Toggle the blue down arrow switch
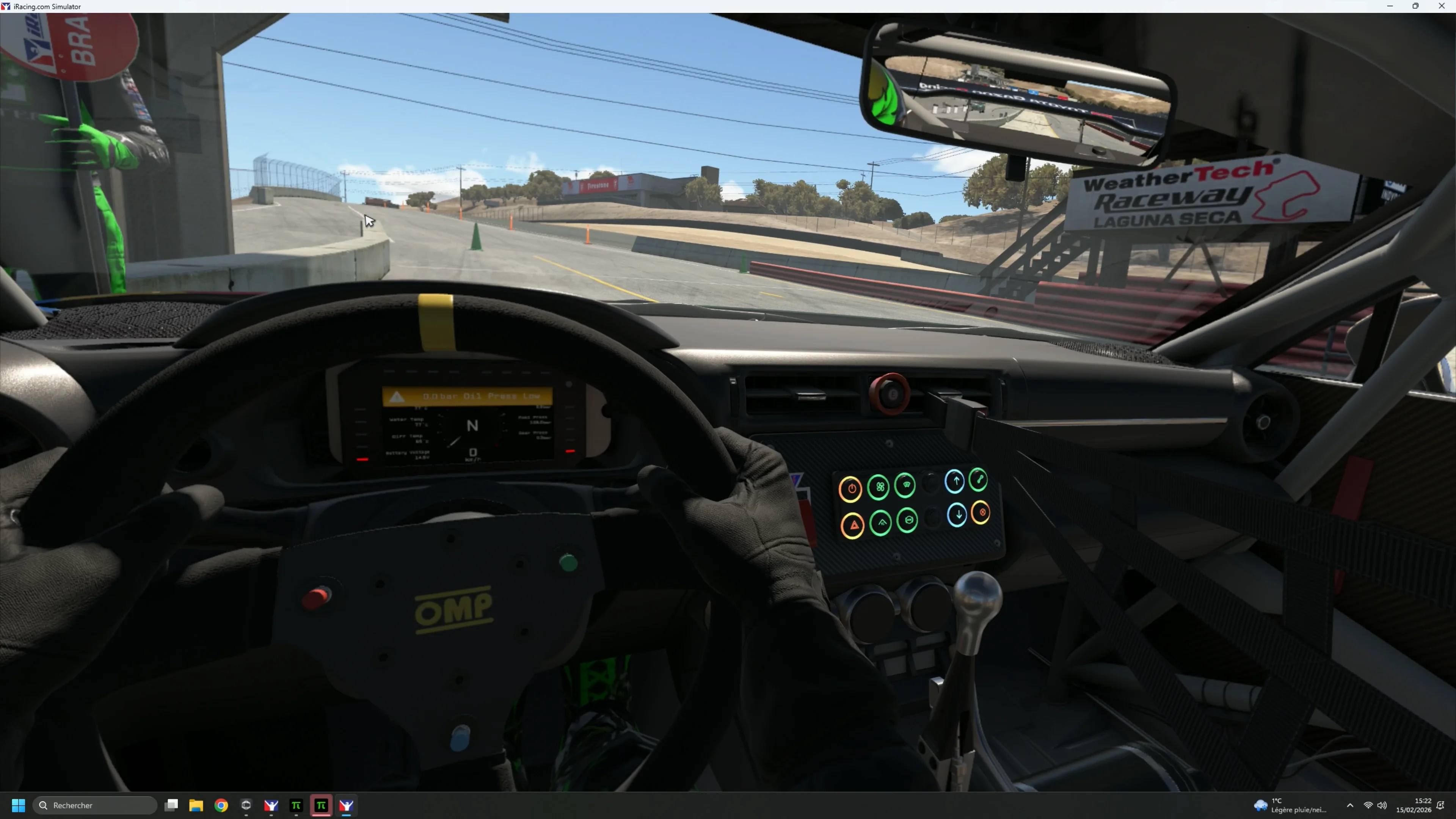Image resolution: width=1456 pixels, height=819 pixels. click(x=957, y=514)
